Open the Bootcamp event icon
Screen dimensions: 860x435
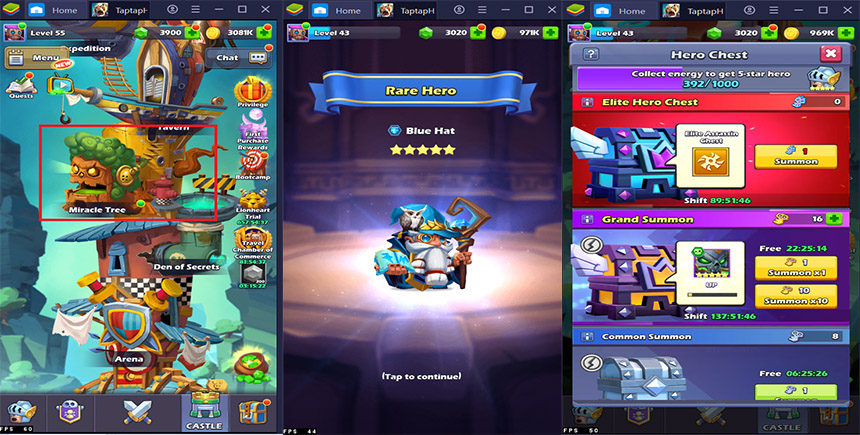pyautogui.click(x=252, y=162)
